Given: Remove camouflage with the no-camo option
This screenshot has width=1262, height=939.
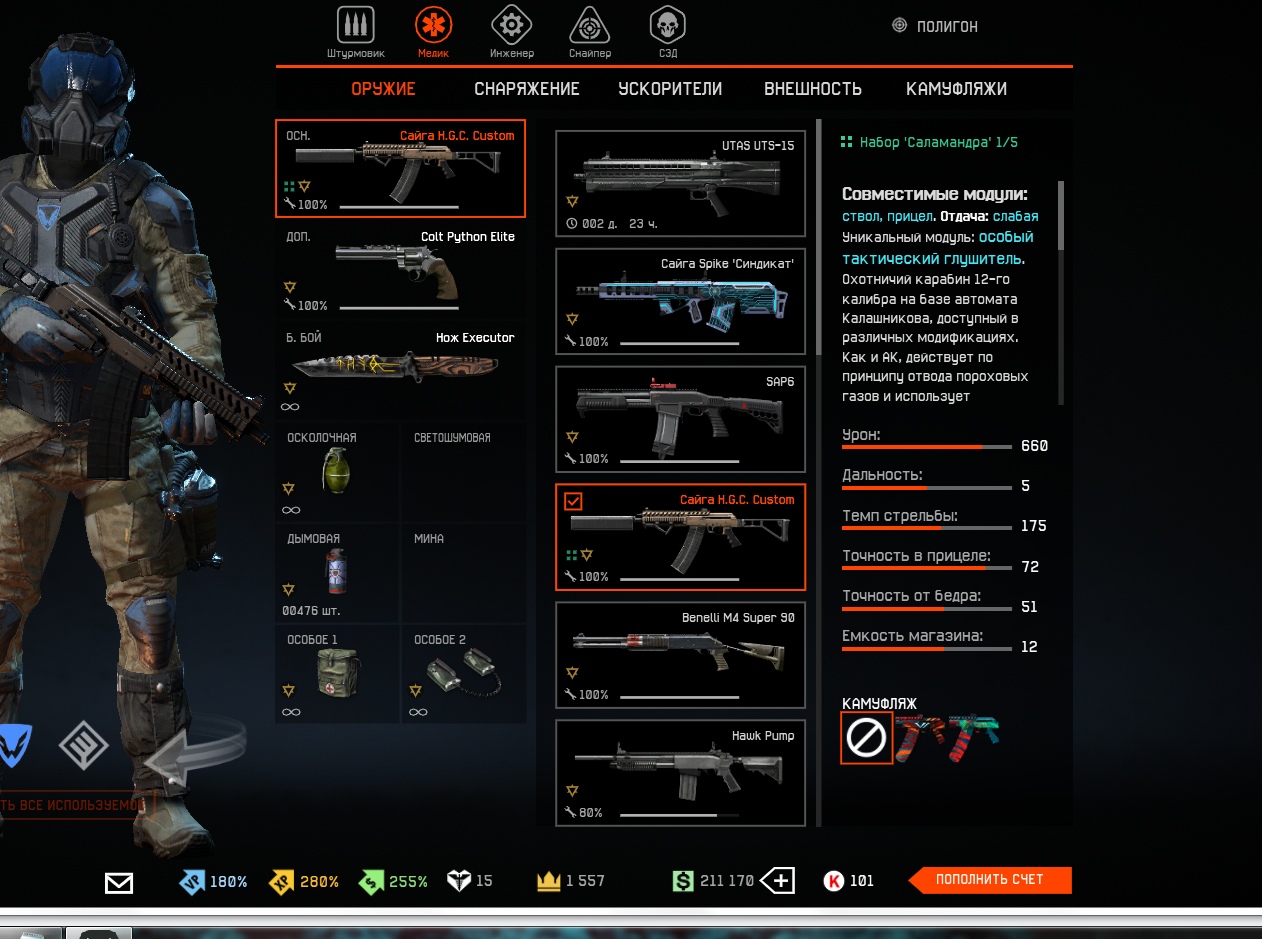Looking at the screenshot, I should point(866,738).
